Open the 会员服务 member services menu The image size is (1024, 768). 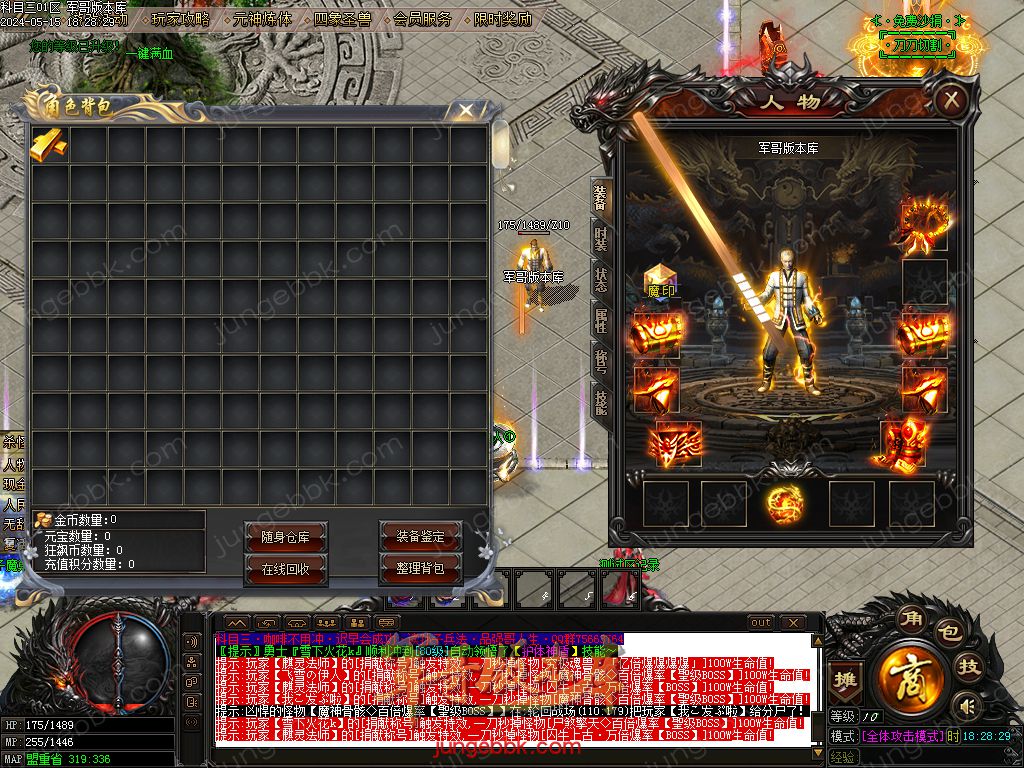[422, 19]
